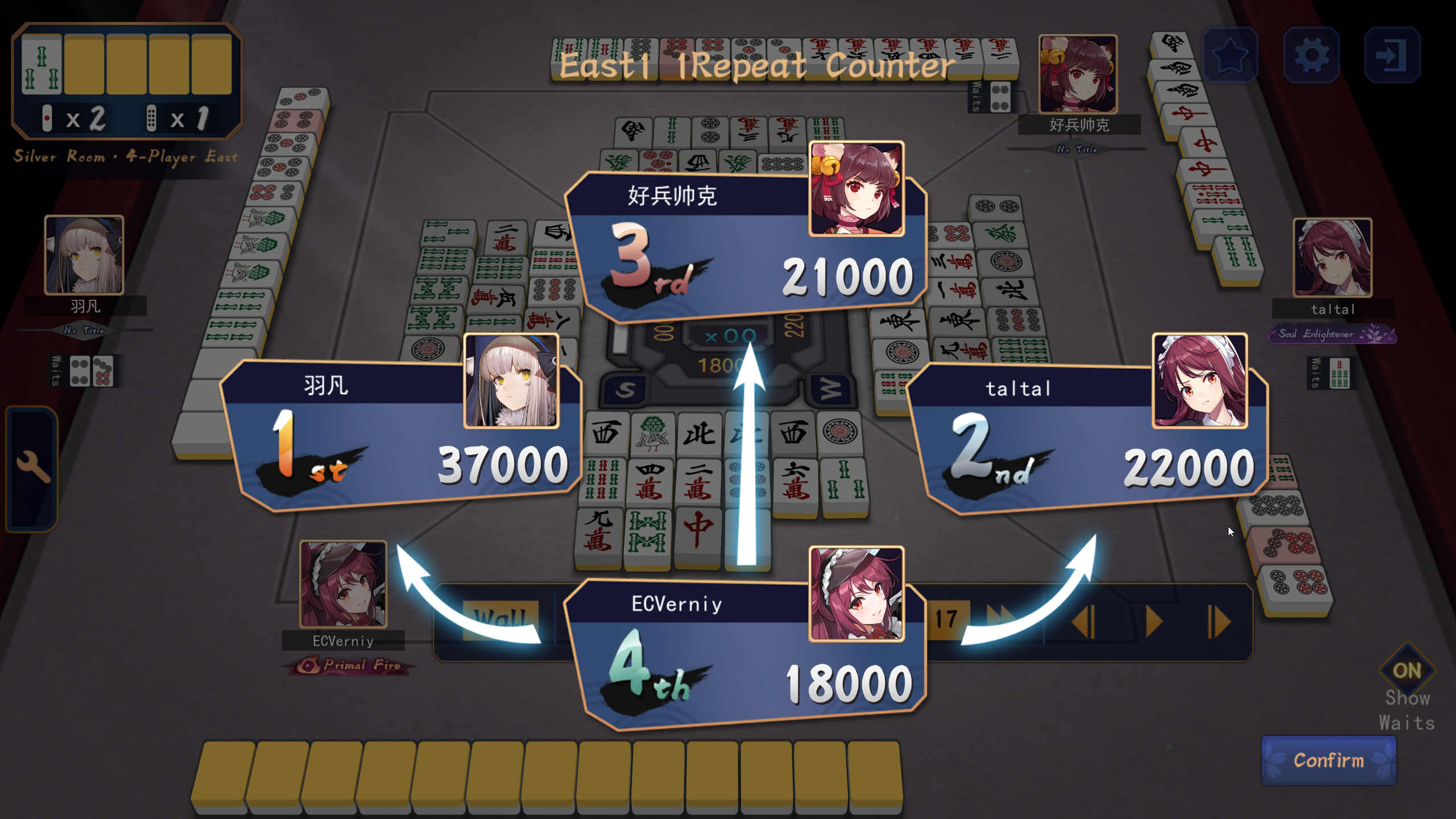1456x819 pixels.
Task: Step back one move in replay
Action: pos(1083,622)
